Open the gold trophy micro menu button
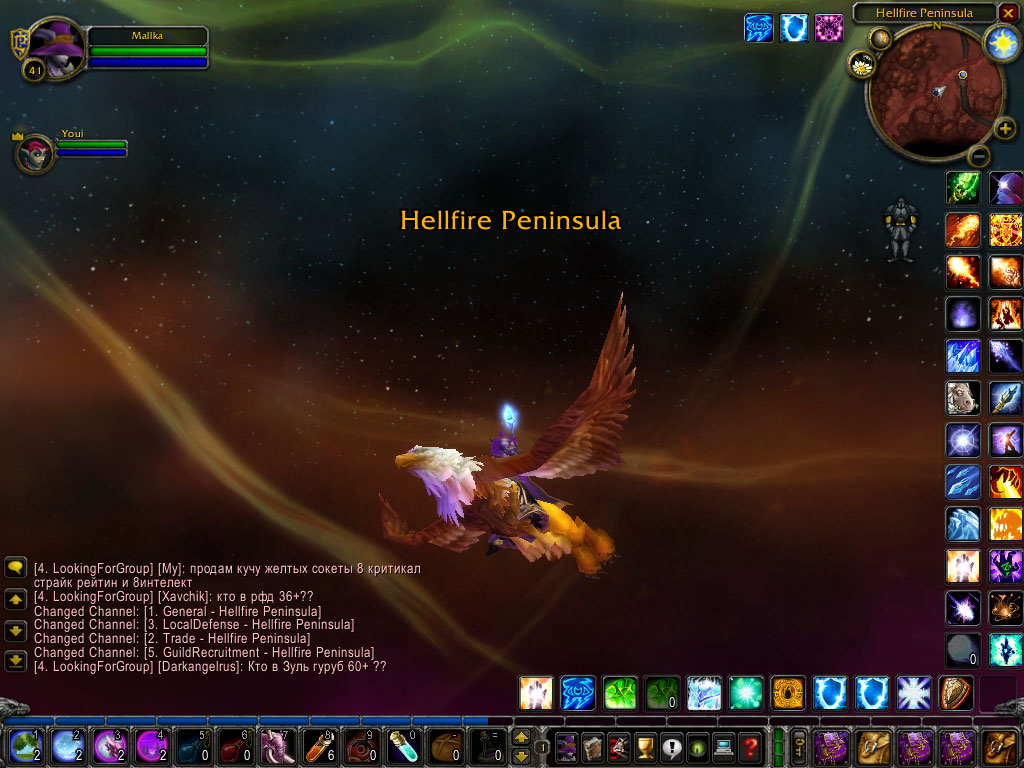 [x=645, y=747]
